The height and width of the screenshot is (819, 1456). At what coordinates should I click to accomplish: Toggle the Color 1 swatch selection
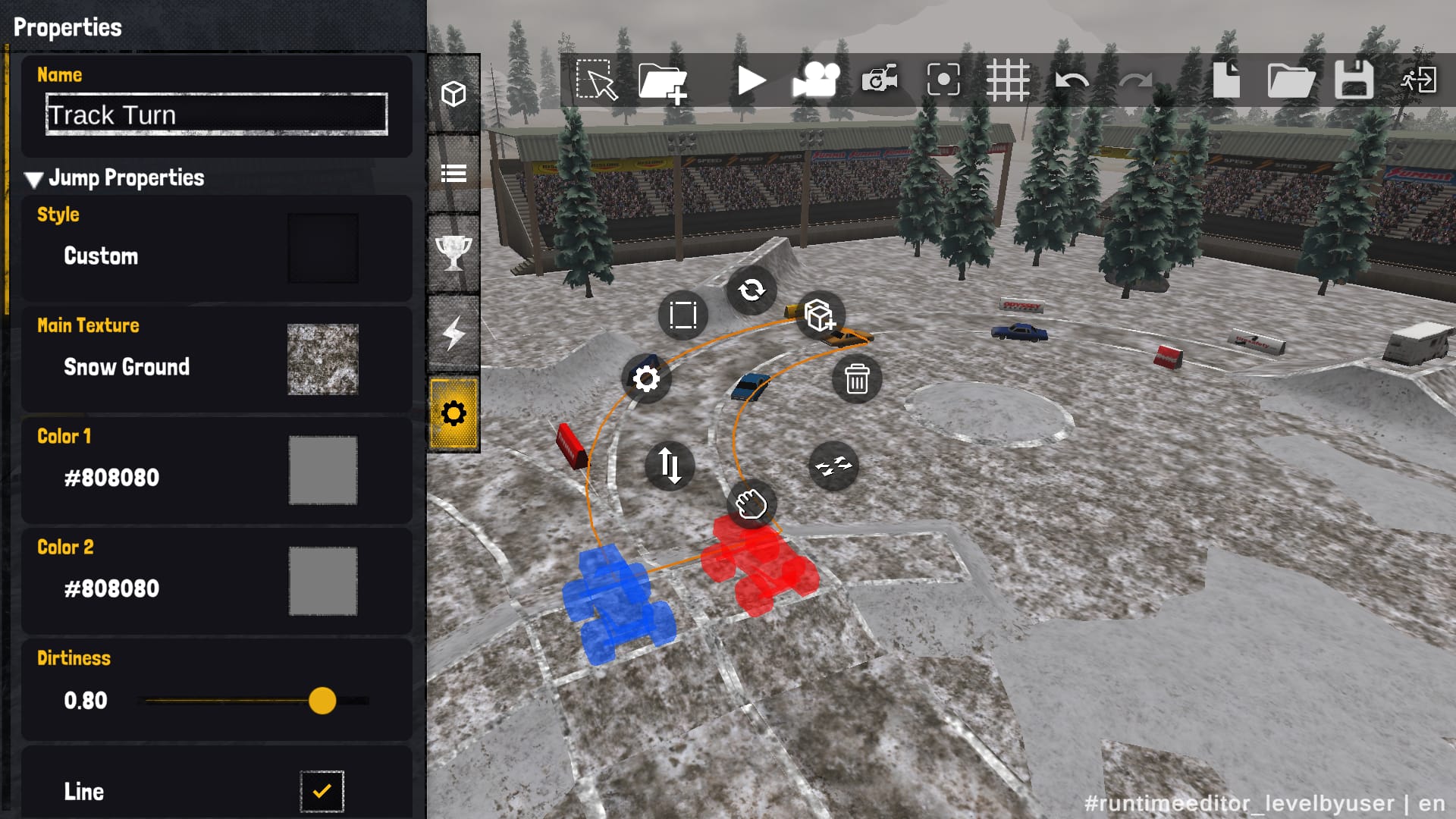pos(323,471)
